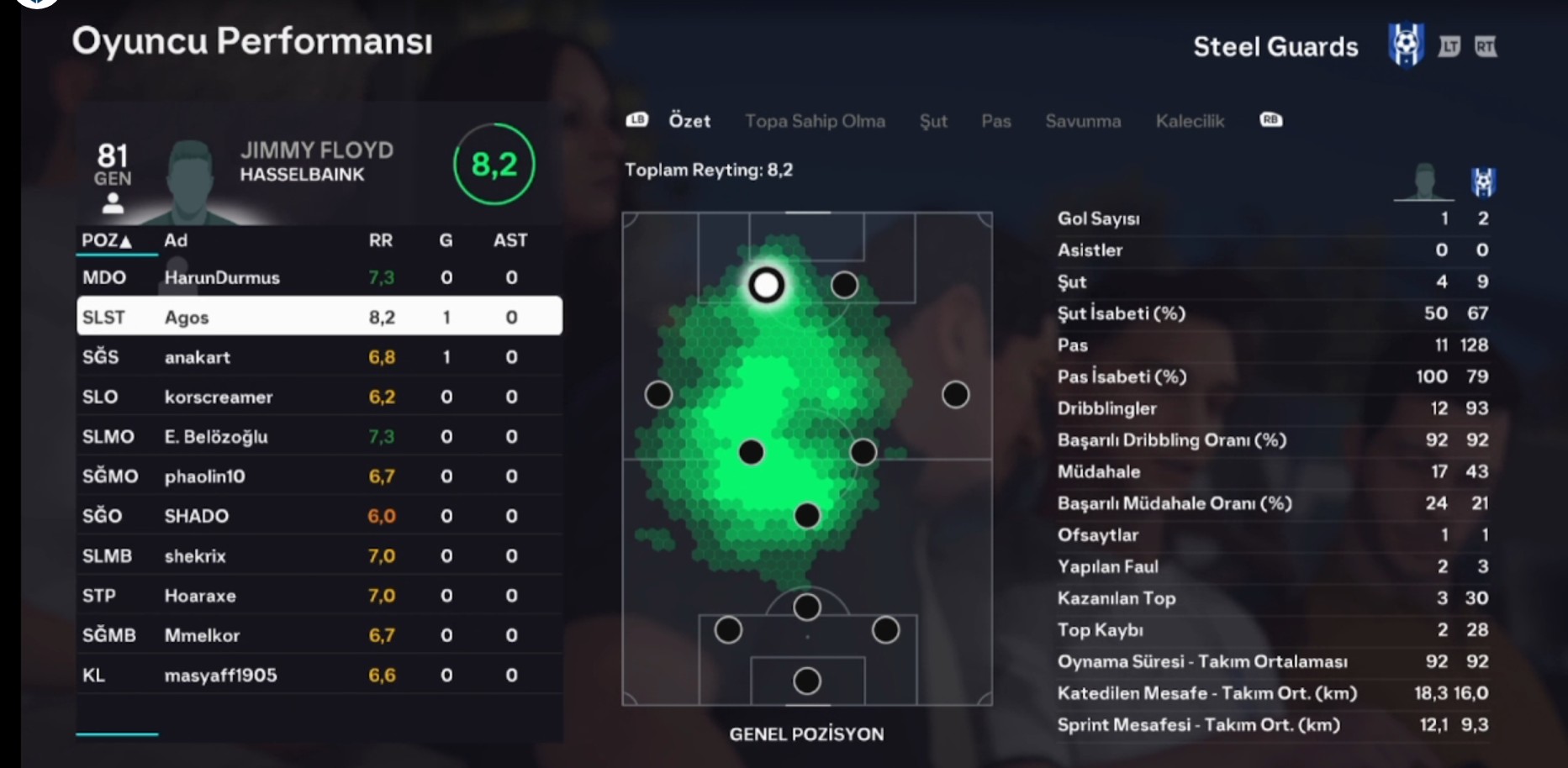The height and width of the screenshot is (768, 1568).
Task: Sort the list by POZ column
Action: coord(107,240)
